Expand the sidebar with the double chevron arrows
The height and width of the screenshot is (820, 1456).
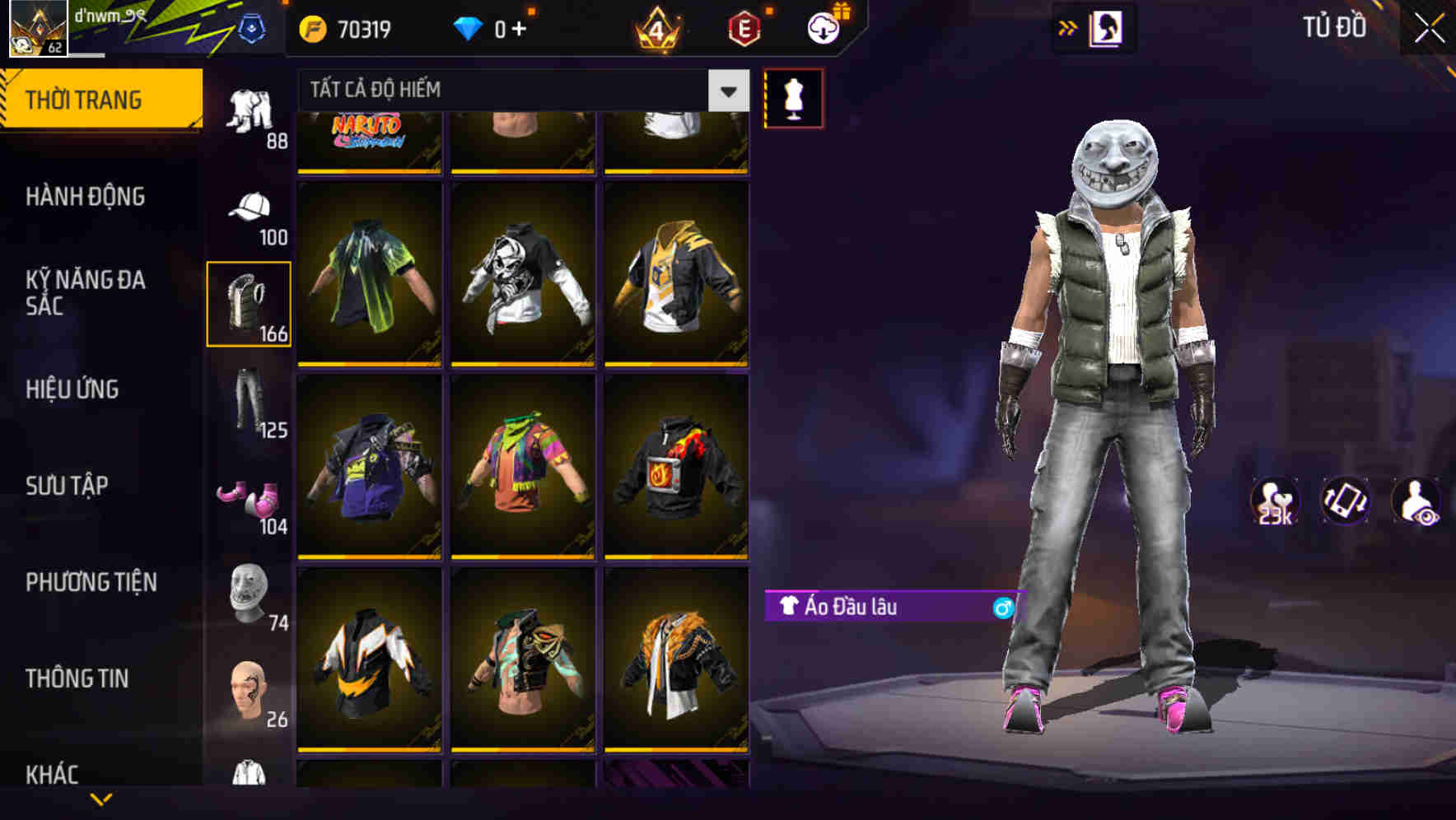[1068, 27]
